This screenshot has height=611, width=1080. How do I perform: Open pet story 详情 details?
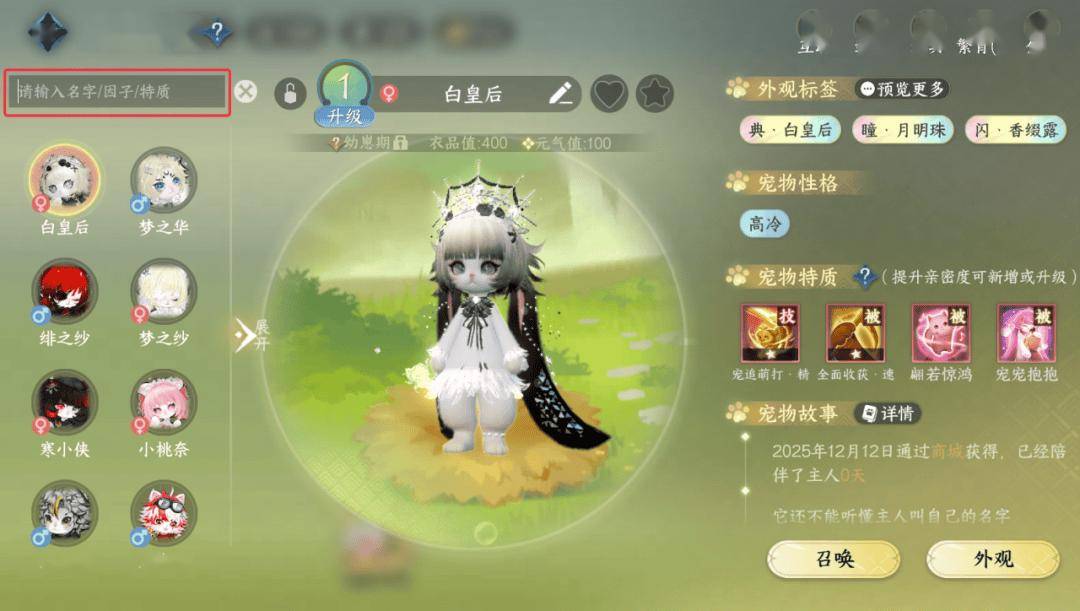[886, 413]
